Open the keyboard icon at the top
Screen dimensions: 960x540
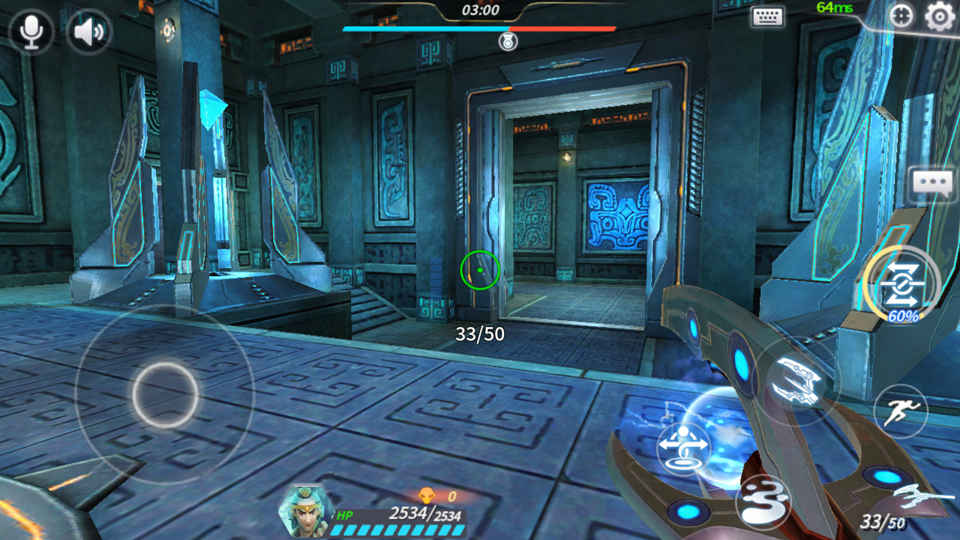(x=768, y=16)
